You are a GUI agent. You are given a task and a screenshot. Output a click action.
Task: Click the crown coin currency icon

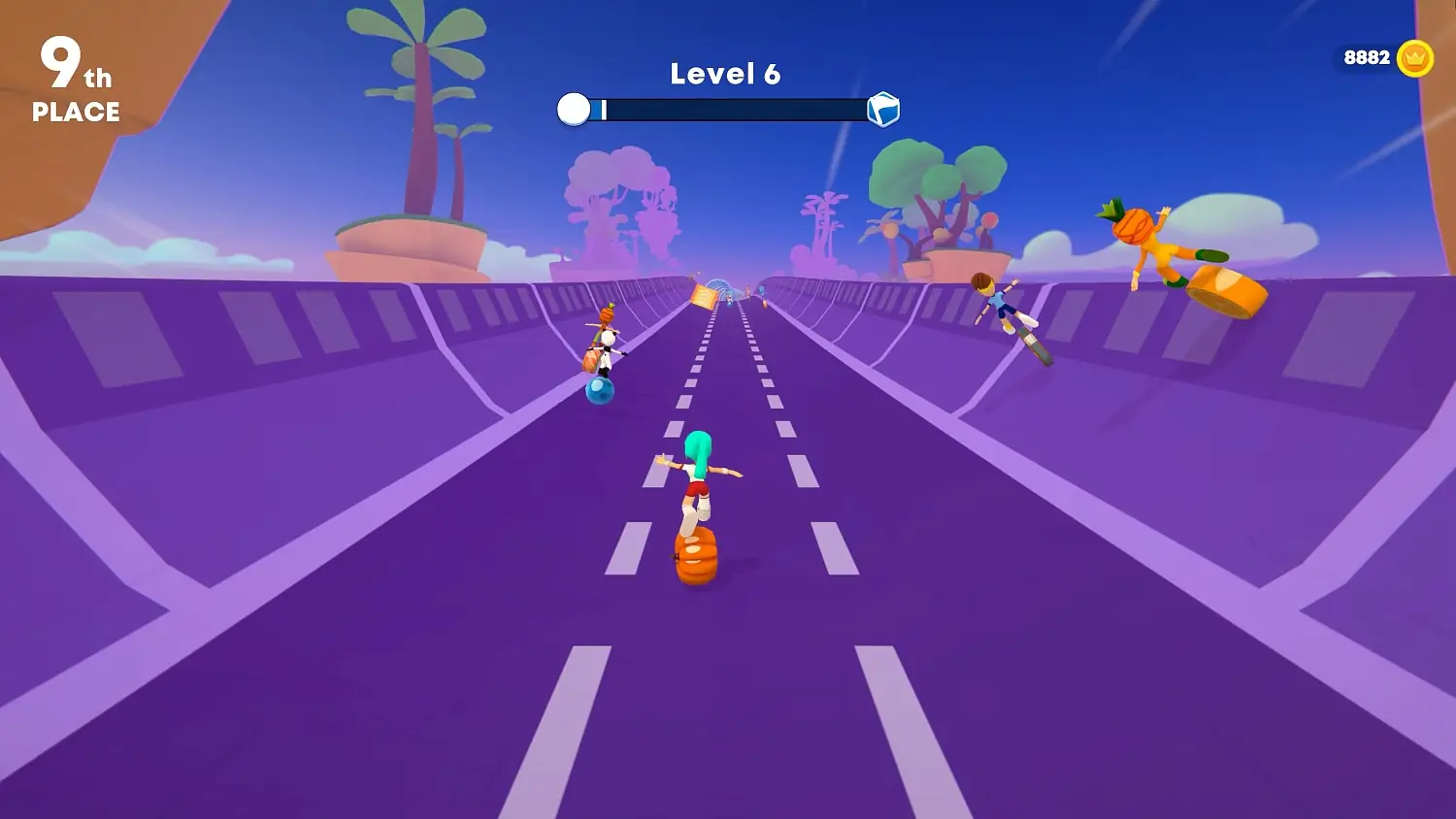(x=1412, y=57)
